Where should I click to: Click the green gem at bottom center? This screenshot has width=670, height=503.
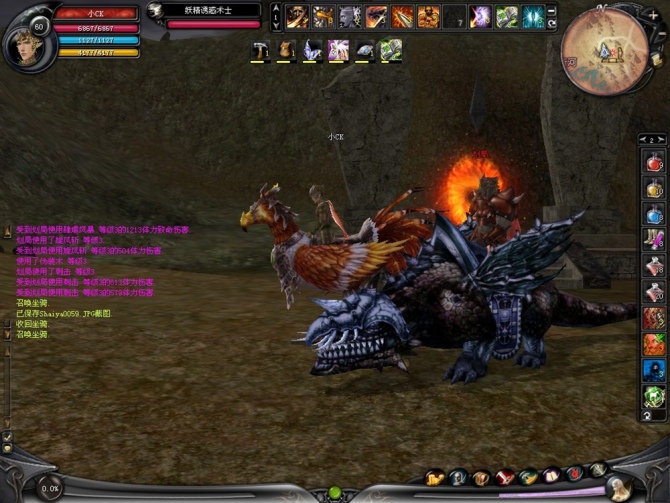click(x=335, y=493)
